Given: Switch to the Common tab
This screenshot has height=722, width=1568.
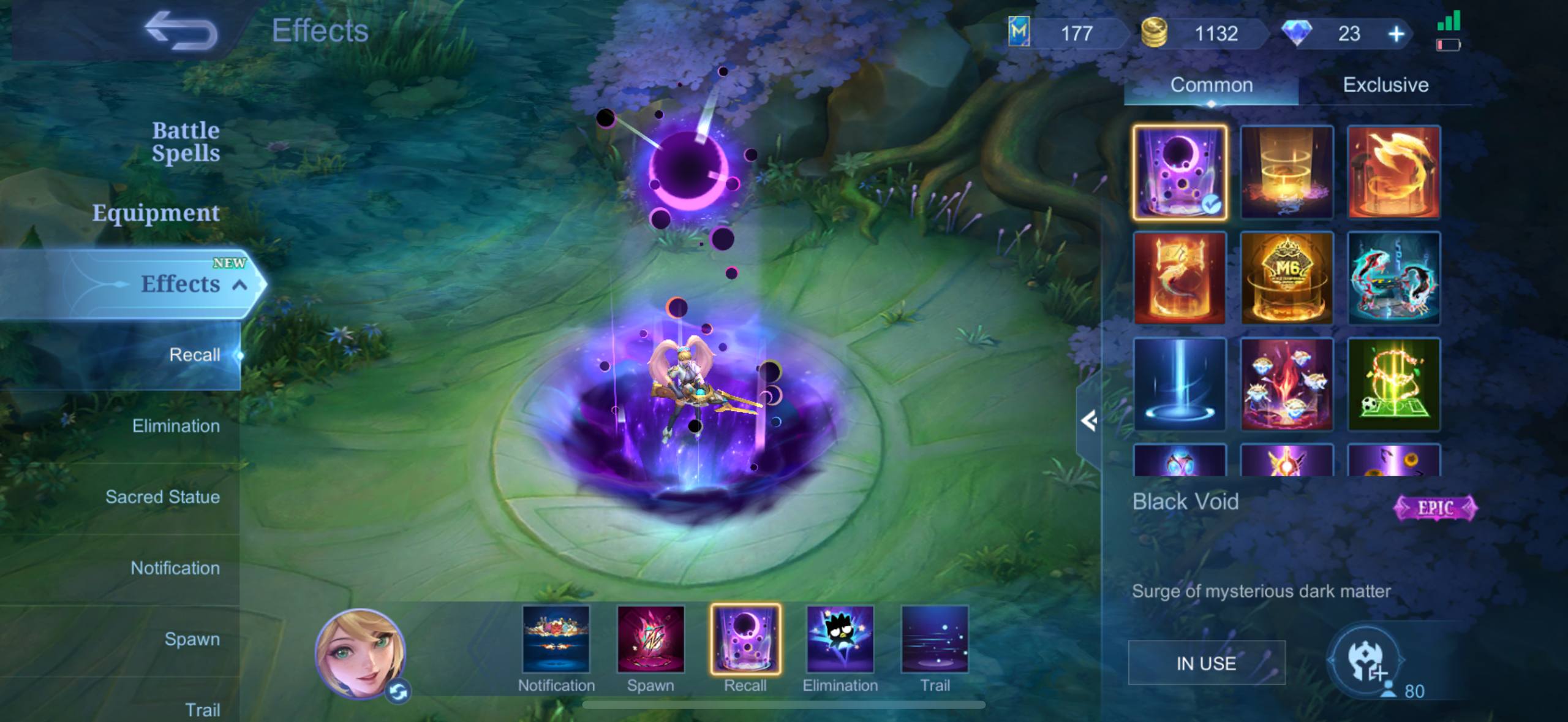Looking at the screenshot, I should (1211, 85).
